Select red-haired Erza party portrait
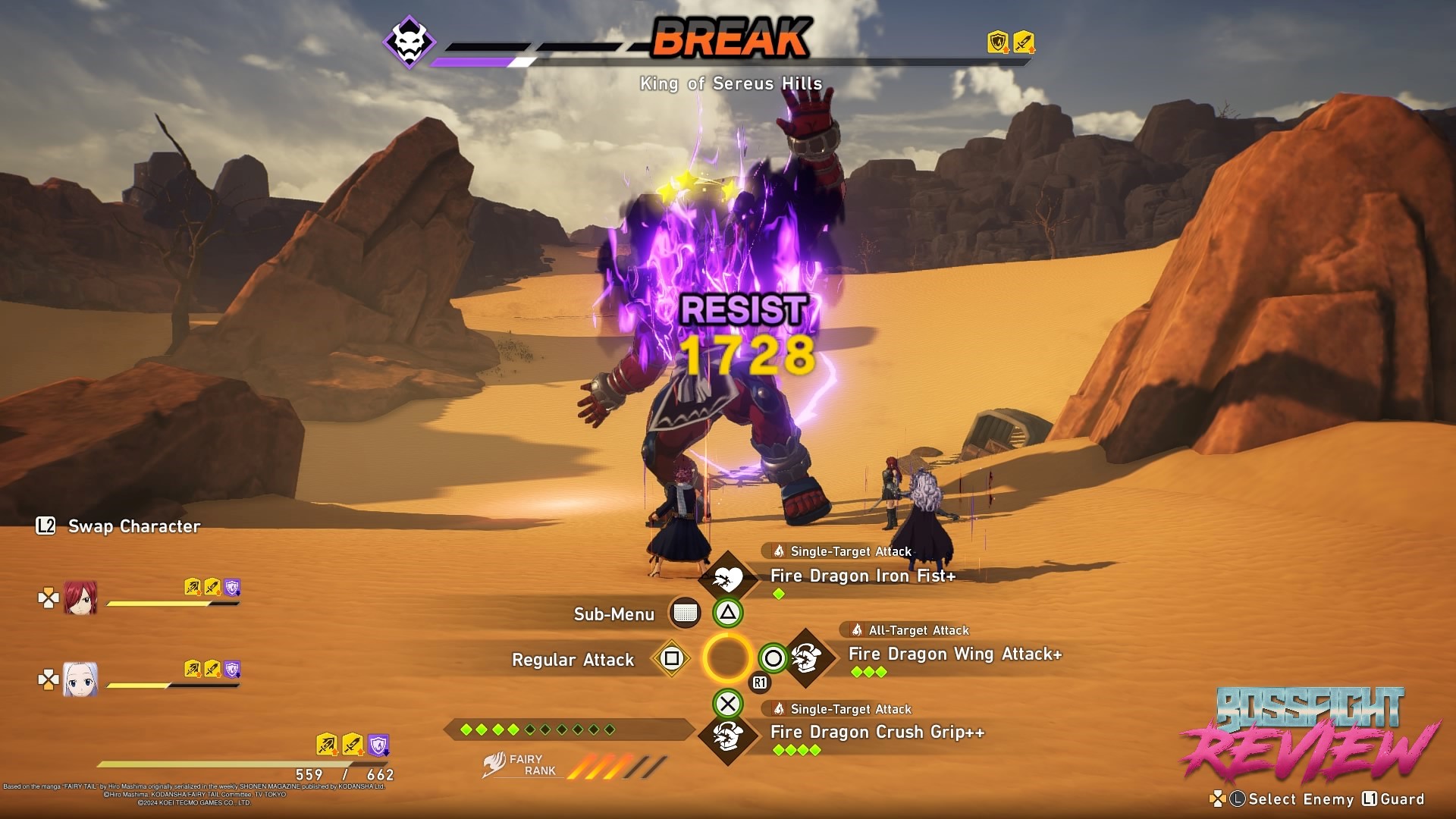 80,598
